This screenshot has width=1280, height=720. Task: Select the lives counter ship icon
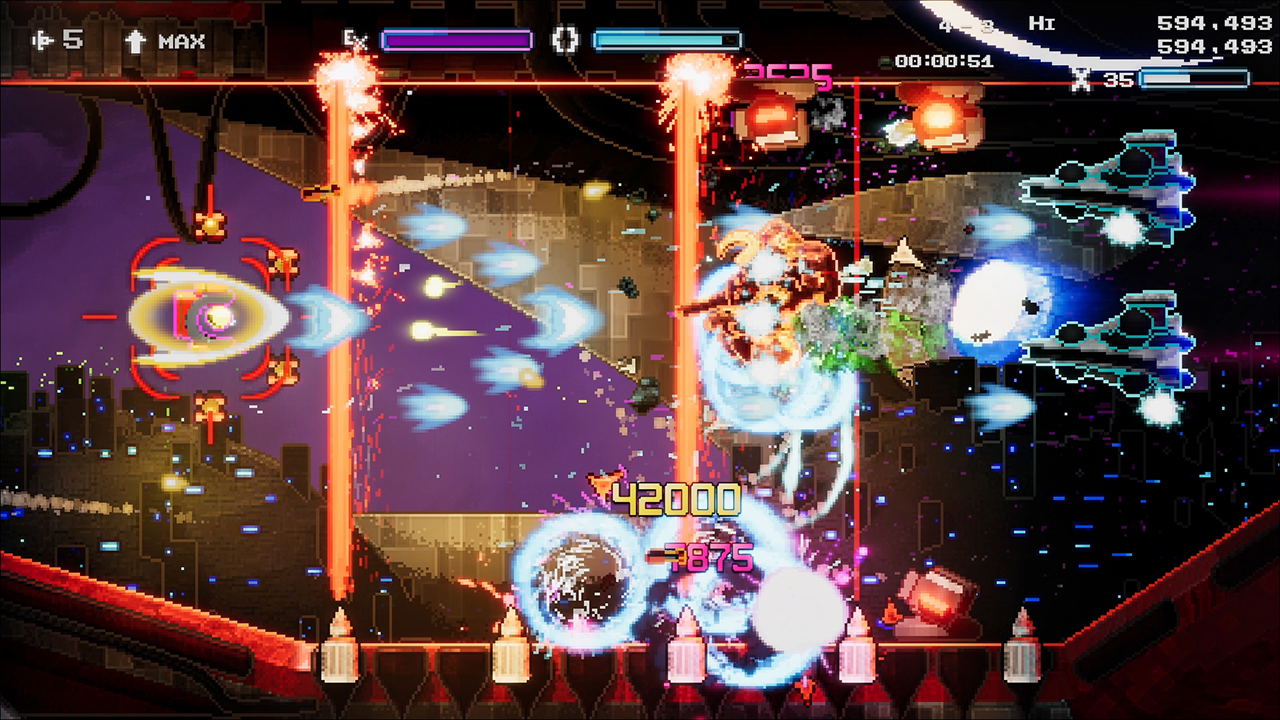click(40, 40)
